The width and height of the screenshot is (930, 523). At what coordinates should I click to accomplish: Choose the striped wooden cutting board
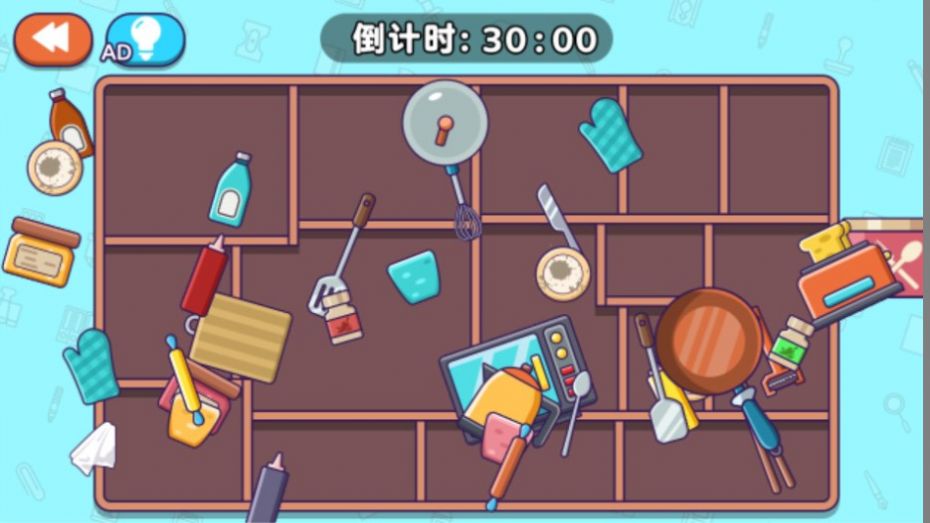click(x=240, y=337)
